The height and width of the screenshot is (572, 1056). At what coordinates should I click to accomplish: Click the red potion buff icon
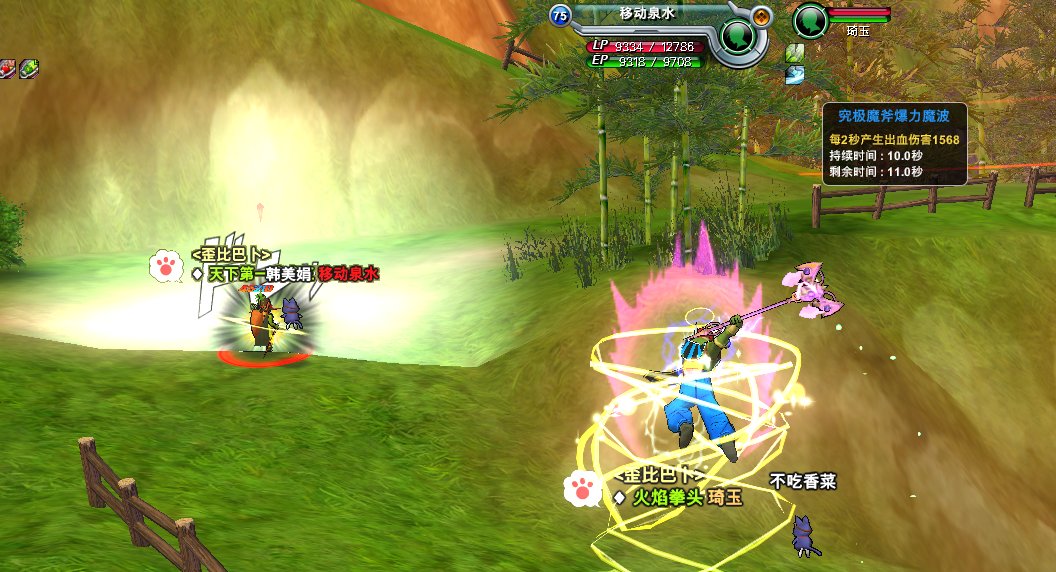pyautogui.click(x=8, y=68)
